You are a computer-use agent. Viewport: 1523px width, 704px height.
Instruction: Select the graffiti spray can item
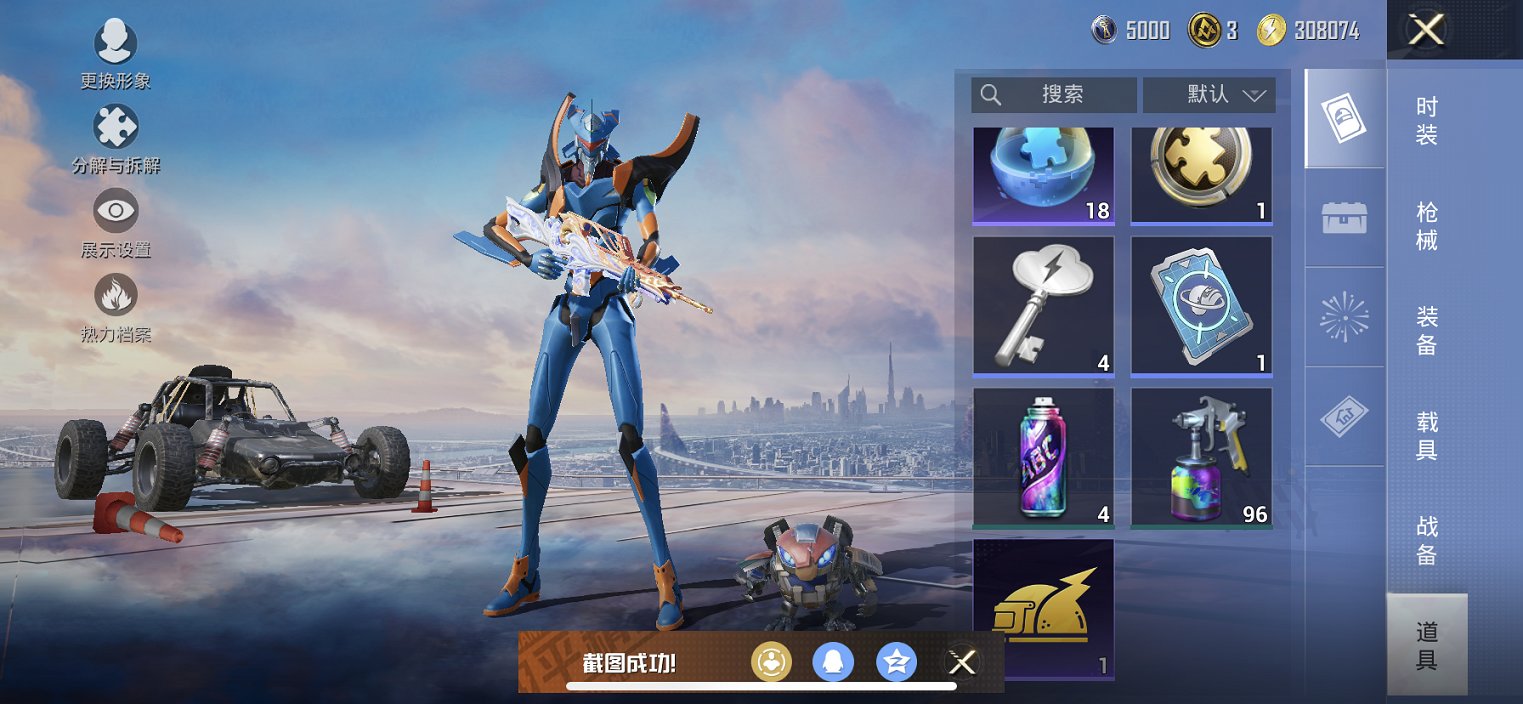coord(1043,457)
